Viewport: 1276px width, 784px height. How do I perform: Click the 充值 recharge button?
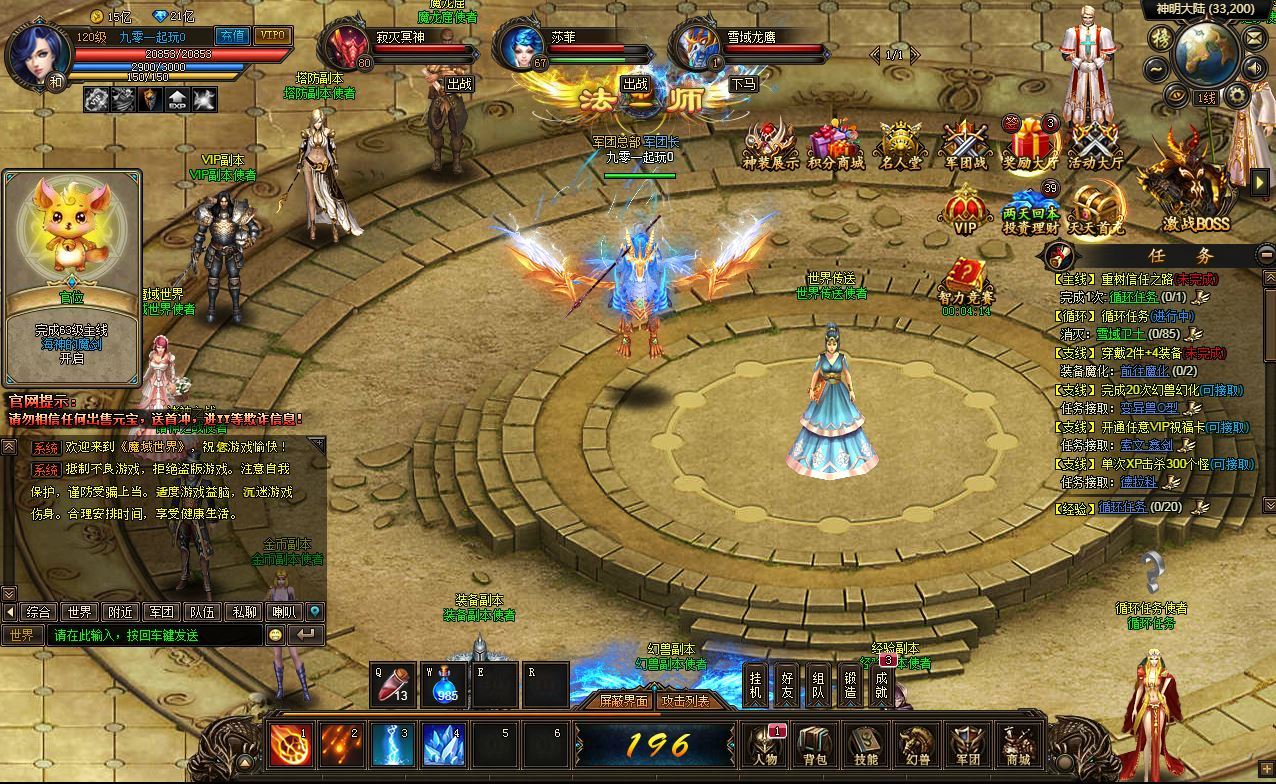click(233, 35)
